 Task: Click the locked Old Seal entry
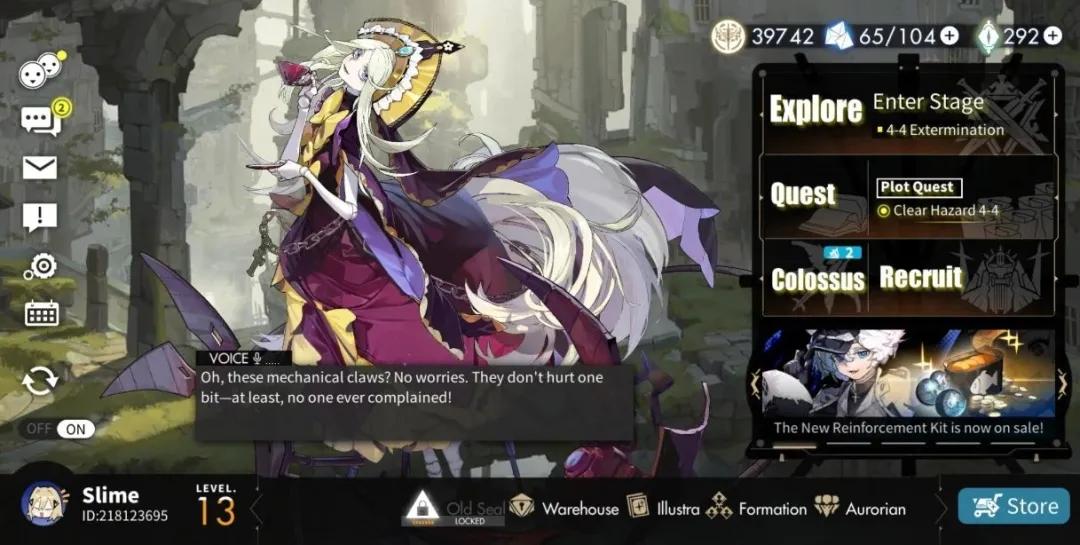pyautogui.click(x=453, y=508)
